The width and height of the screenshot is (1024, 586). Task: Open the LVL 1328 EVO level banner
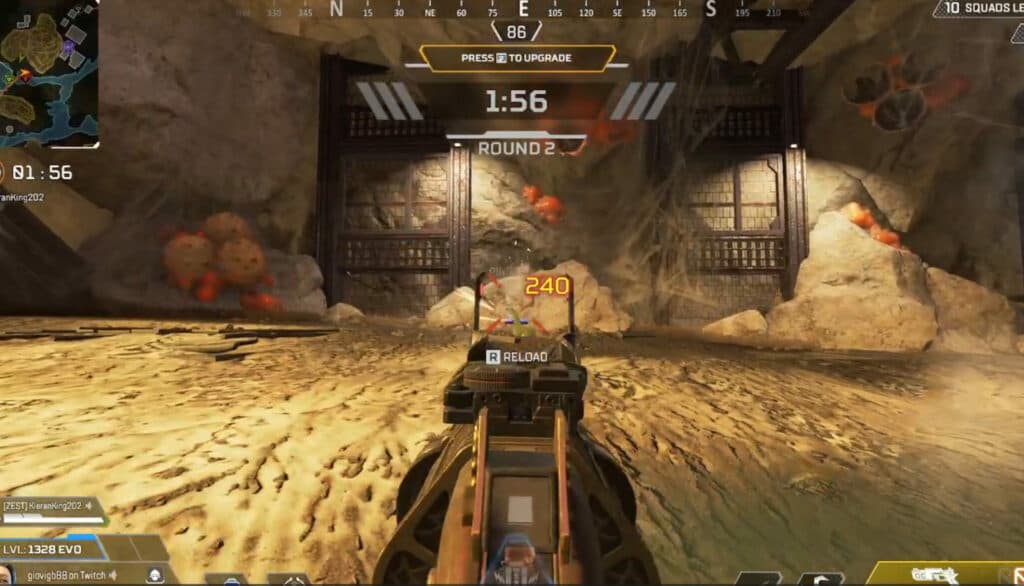(x=54, y=548)
